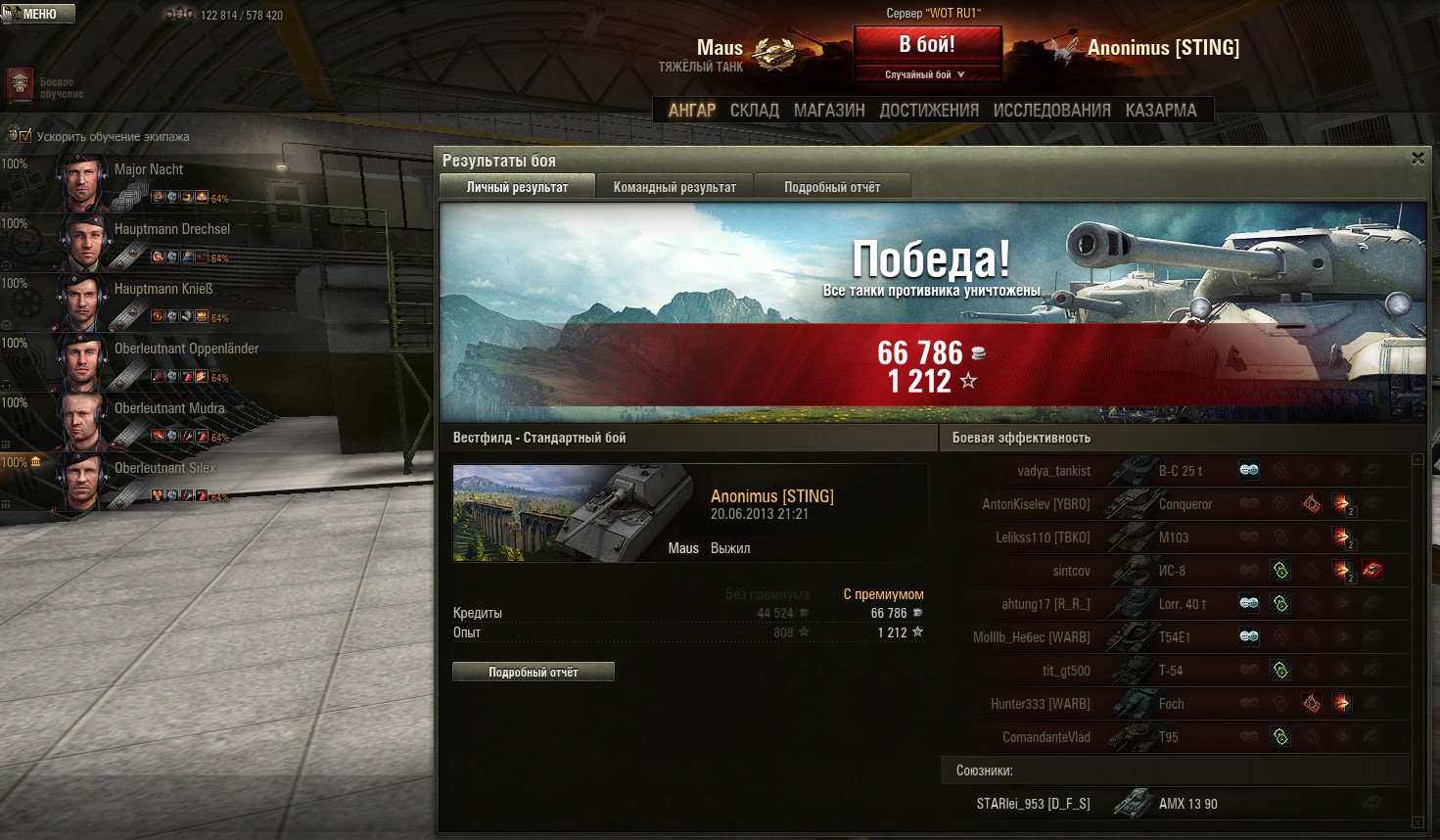Click the Подробный отчёт button below credits

534,673
